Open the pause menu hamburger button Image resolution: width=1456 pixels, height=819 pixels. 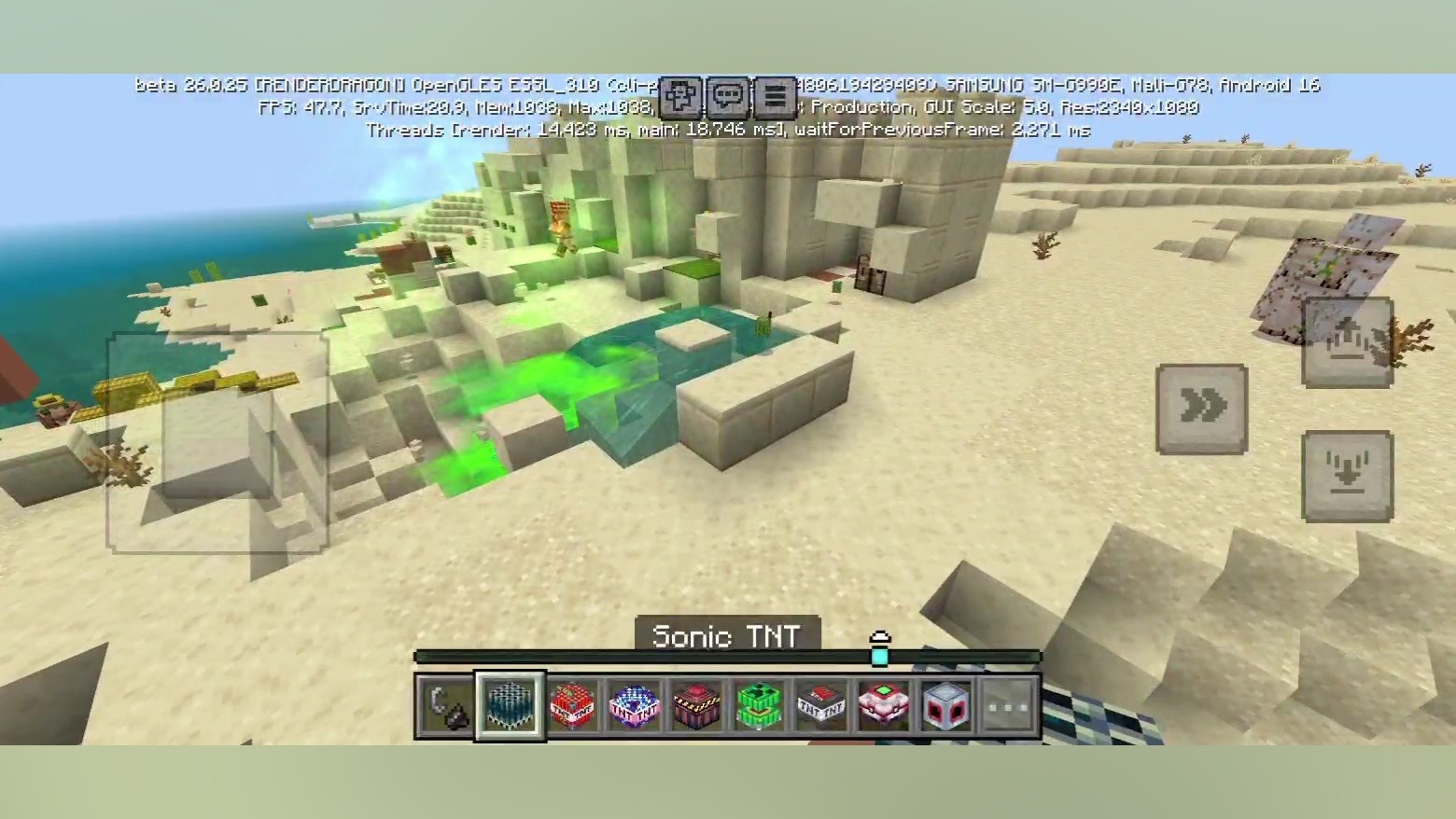[774, 96]
